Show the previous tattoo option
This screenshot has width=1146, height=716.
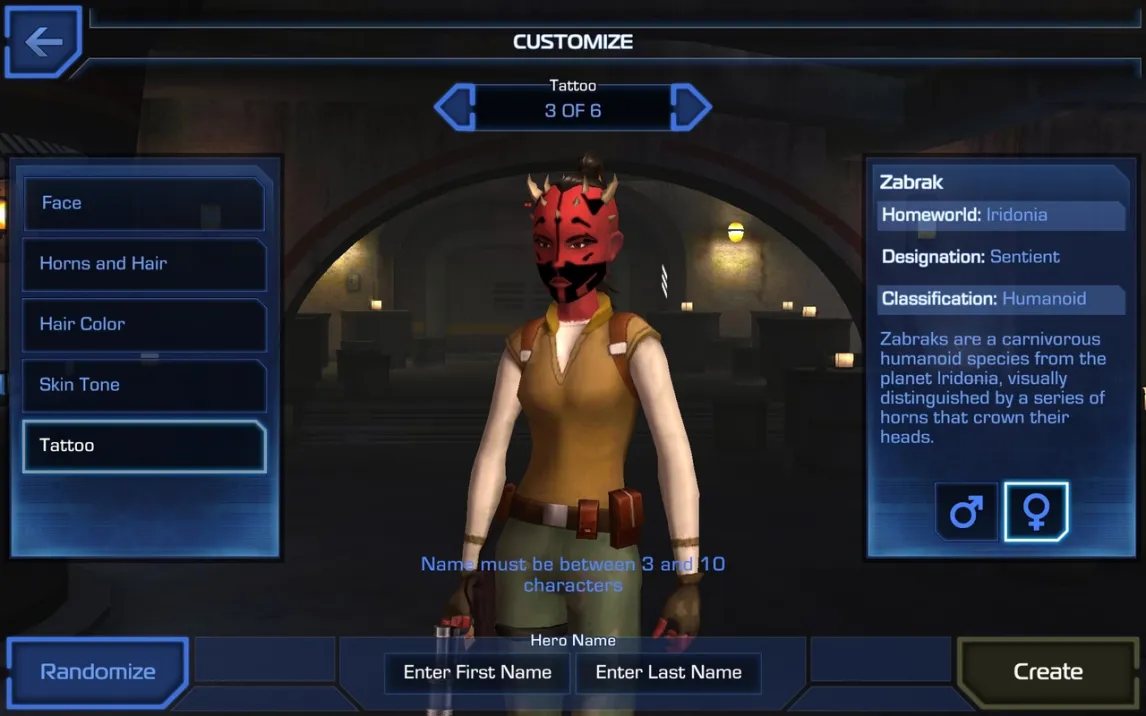point(455,108)
